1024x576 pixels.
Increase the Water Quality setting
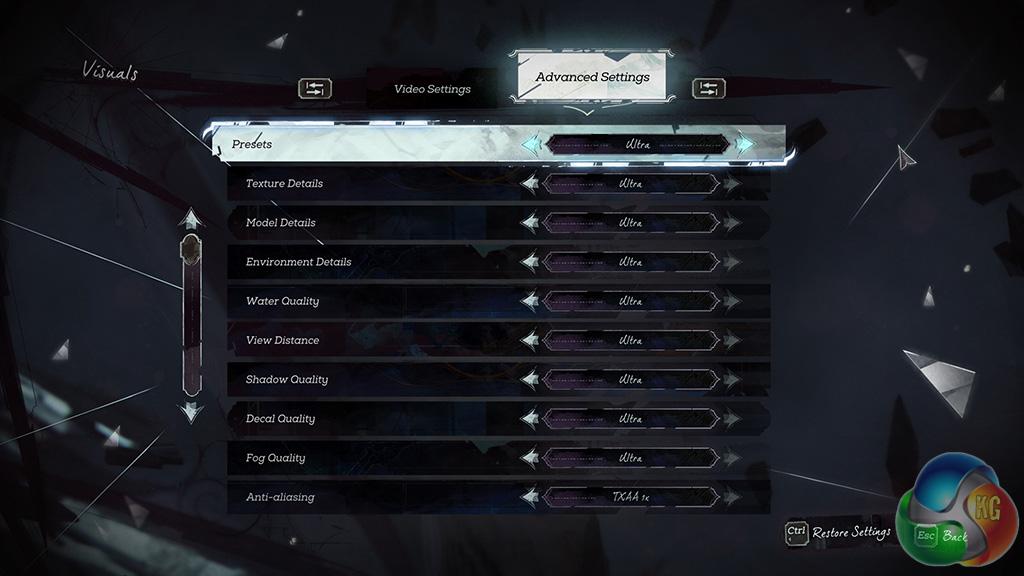coord(732,301)
